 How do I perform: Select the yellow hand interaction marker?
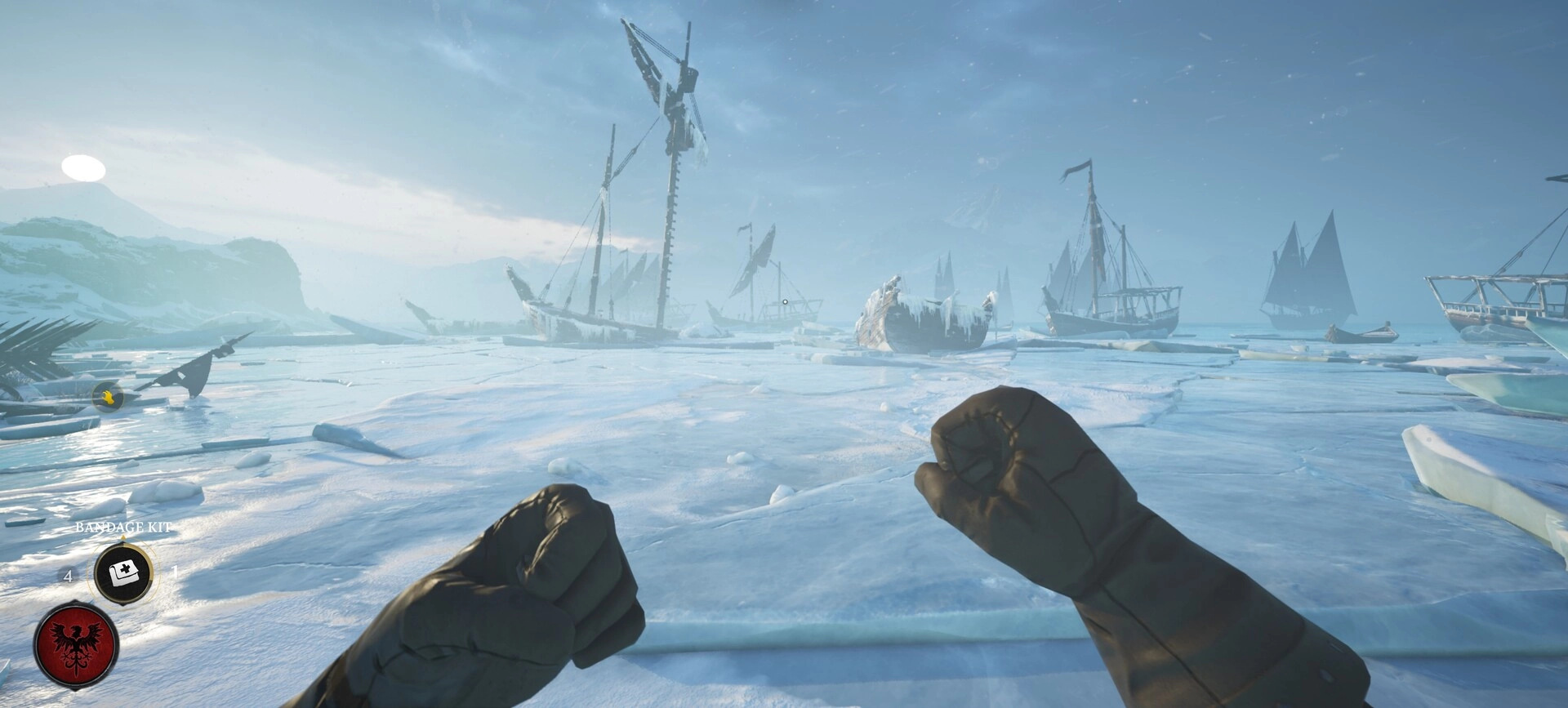[x=107, y=398]
